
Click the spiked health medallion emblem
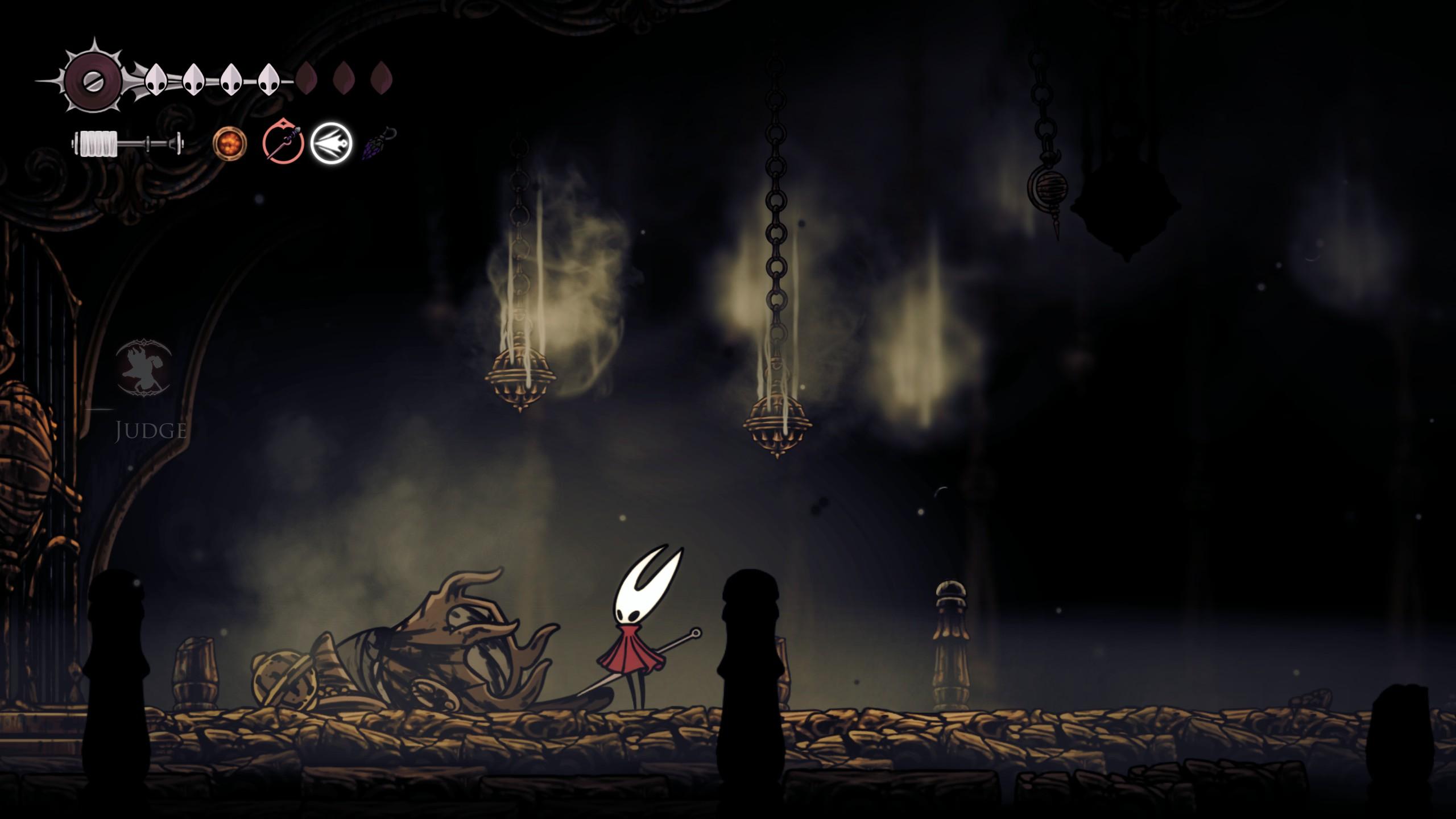tap(93, 80)
